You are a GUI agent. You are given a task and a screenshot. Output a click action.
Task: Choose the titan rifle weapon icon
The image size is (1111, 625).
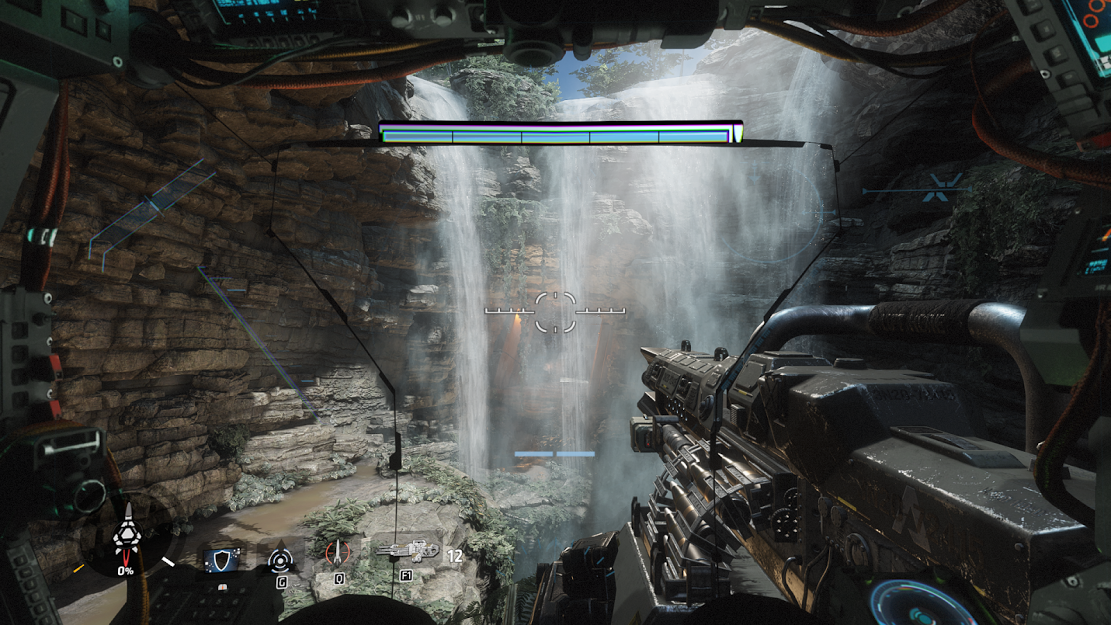point(408,549)
